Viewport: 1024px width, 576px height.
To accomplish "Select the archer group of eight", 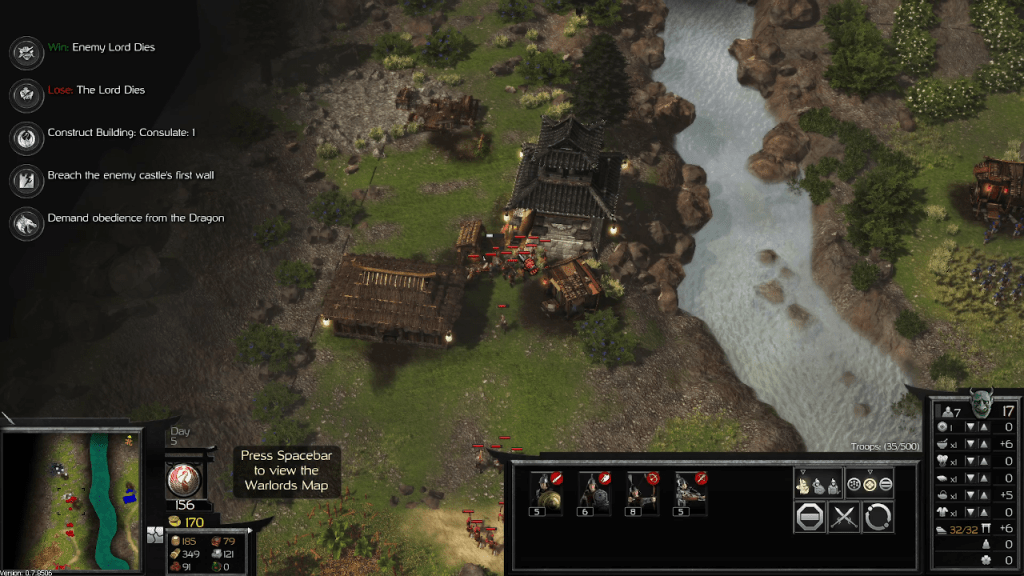I will click(642, 489).
